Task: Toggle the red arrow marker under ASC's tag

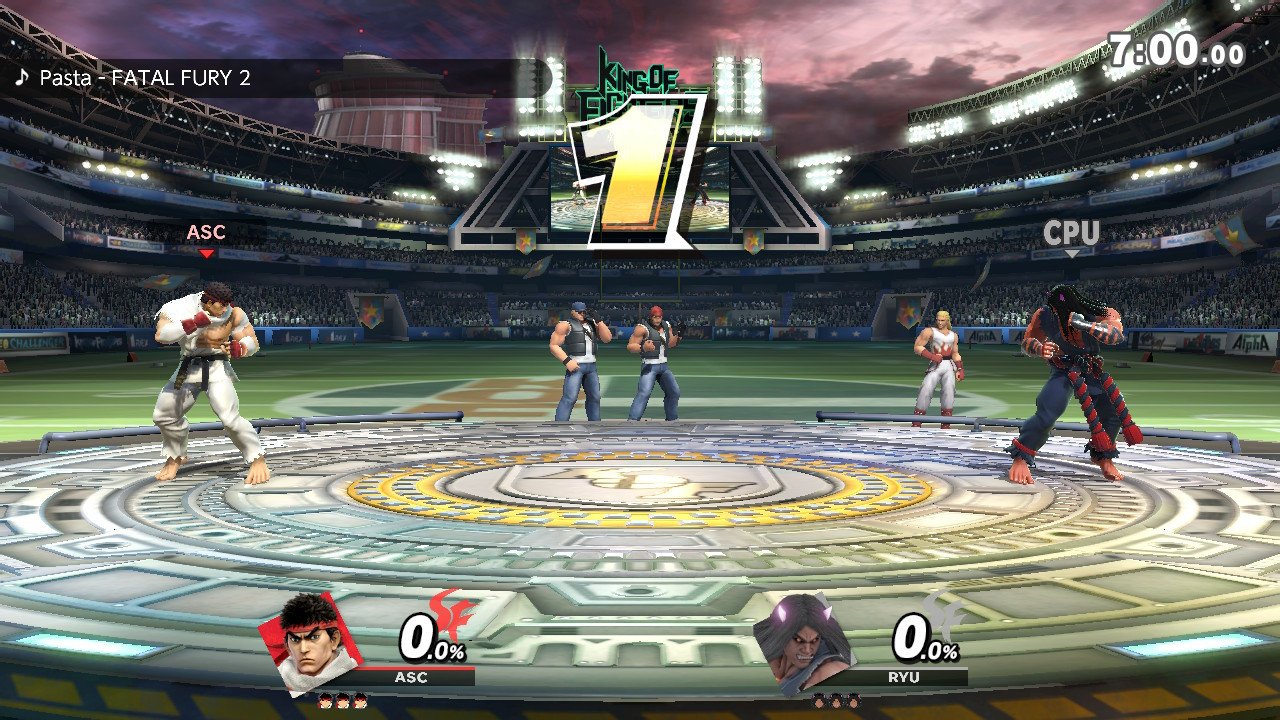Action: coord(207,253)
